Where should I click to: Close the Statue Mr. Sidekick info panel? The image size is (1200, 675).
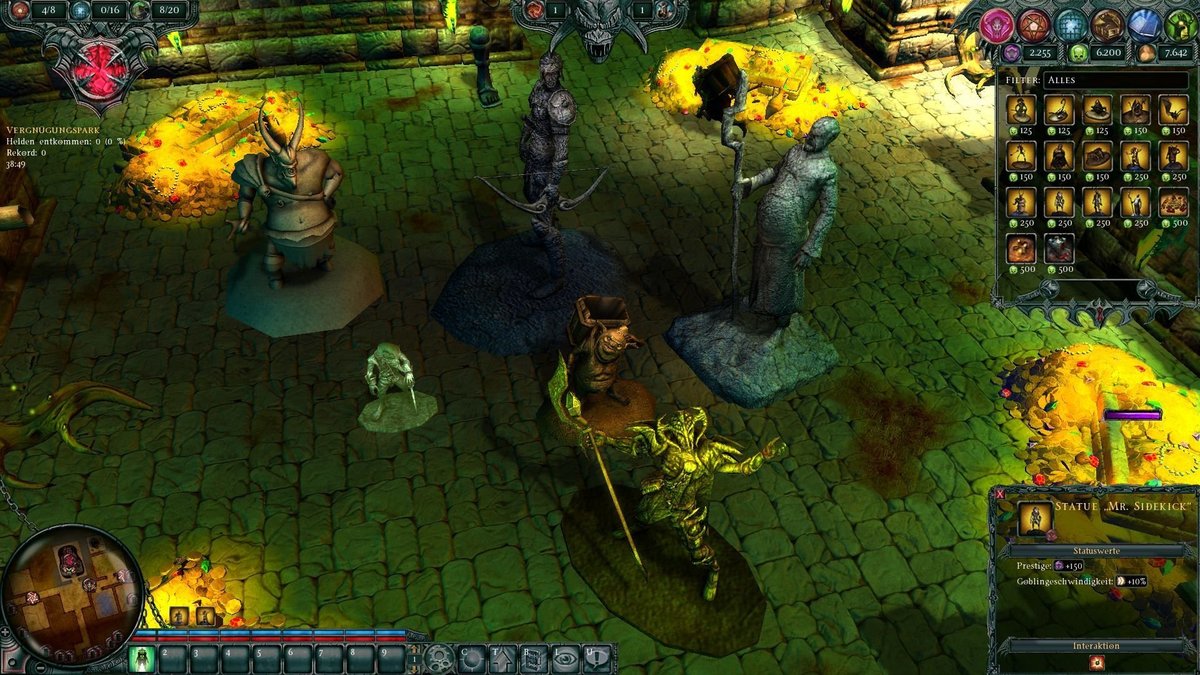coord(998,494)
